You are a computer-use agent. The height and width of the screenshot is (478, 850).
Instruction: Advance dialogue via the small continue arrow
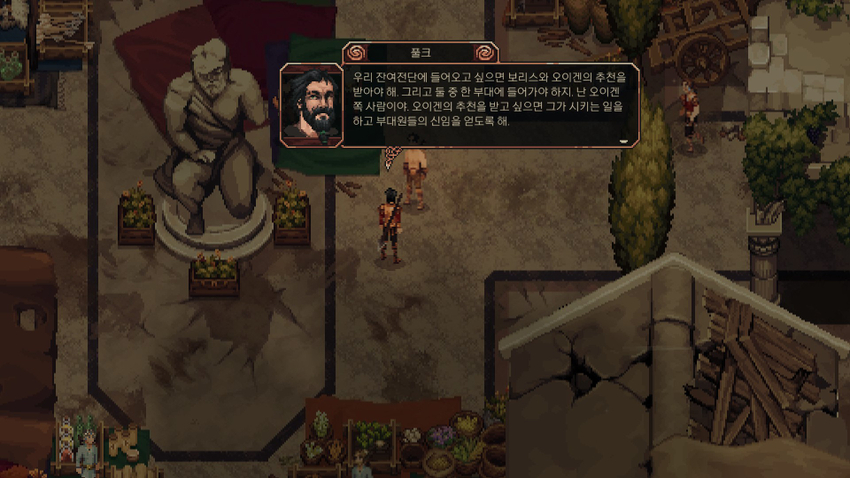coord(624,141)
